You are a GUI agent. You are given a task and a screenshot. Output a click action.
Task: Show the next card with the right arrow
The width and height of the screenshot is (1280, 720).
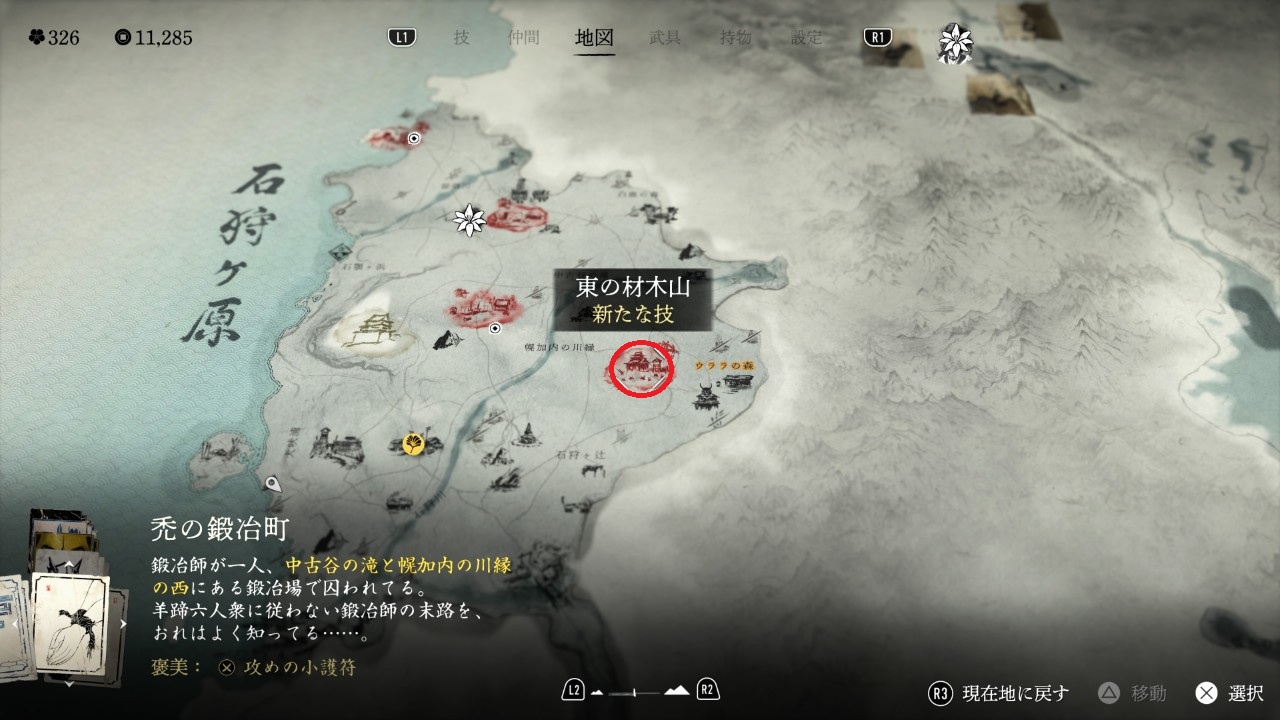[x=124, y=624]
